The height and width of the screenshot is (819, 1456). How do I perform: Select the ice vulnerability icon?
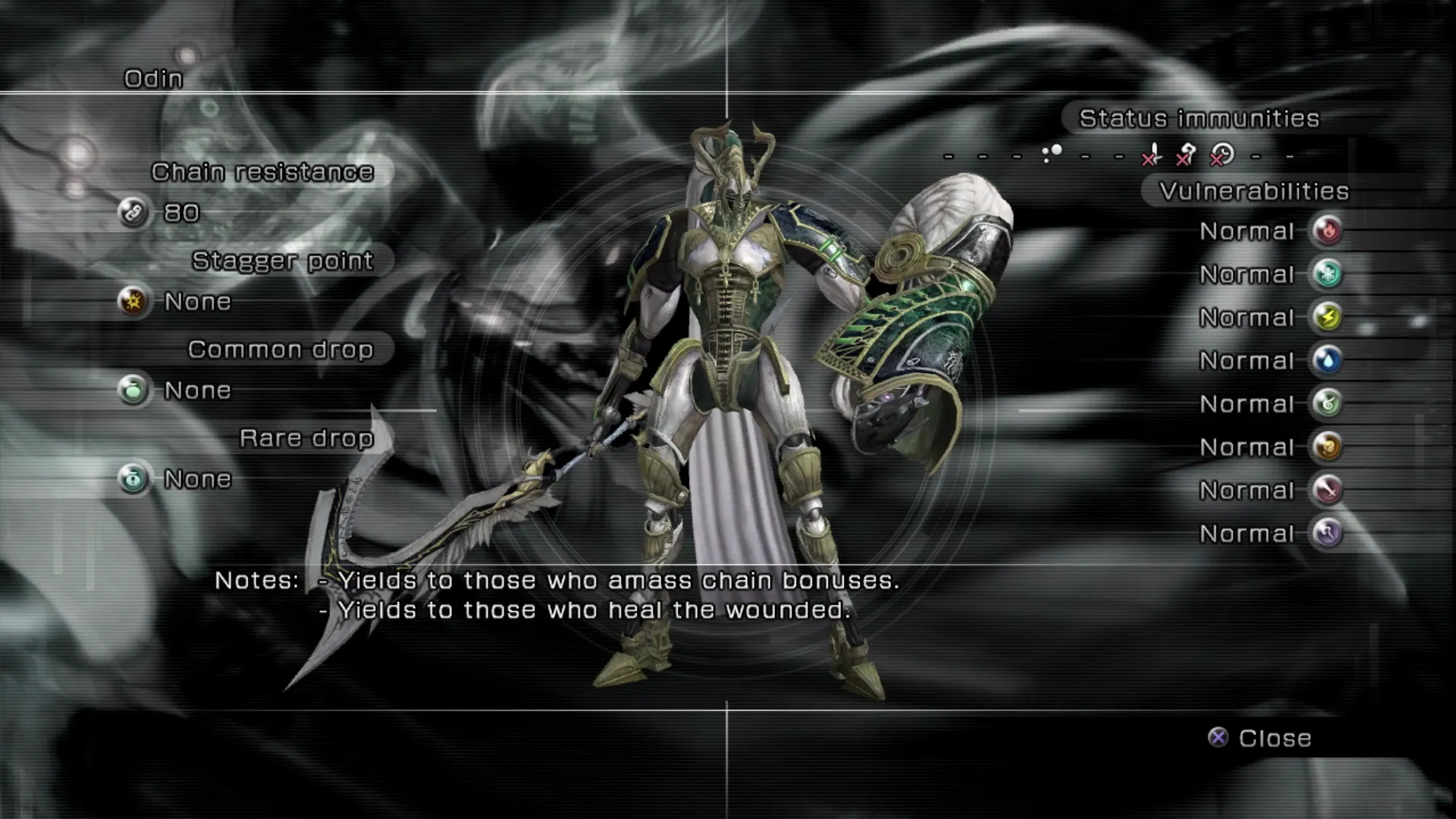1327,274
